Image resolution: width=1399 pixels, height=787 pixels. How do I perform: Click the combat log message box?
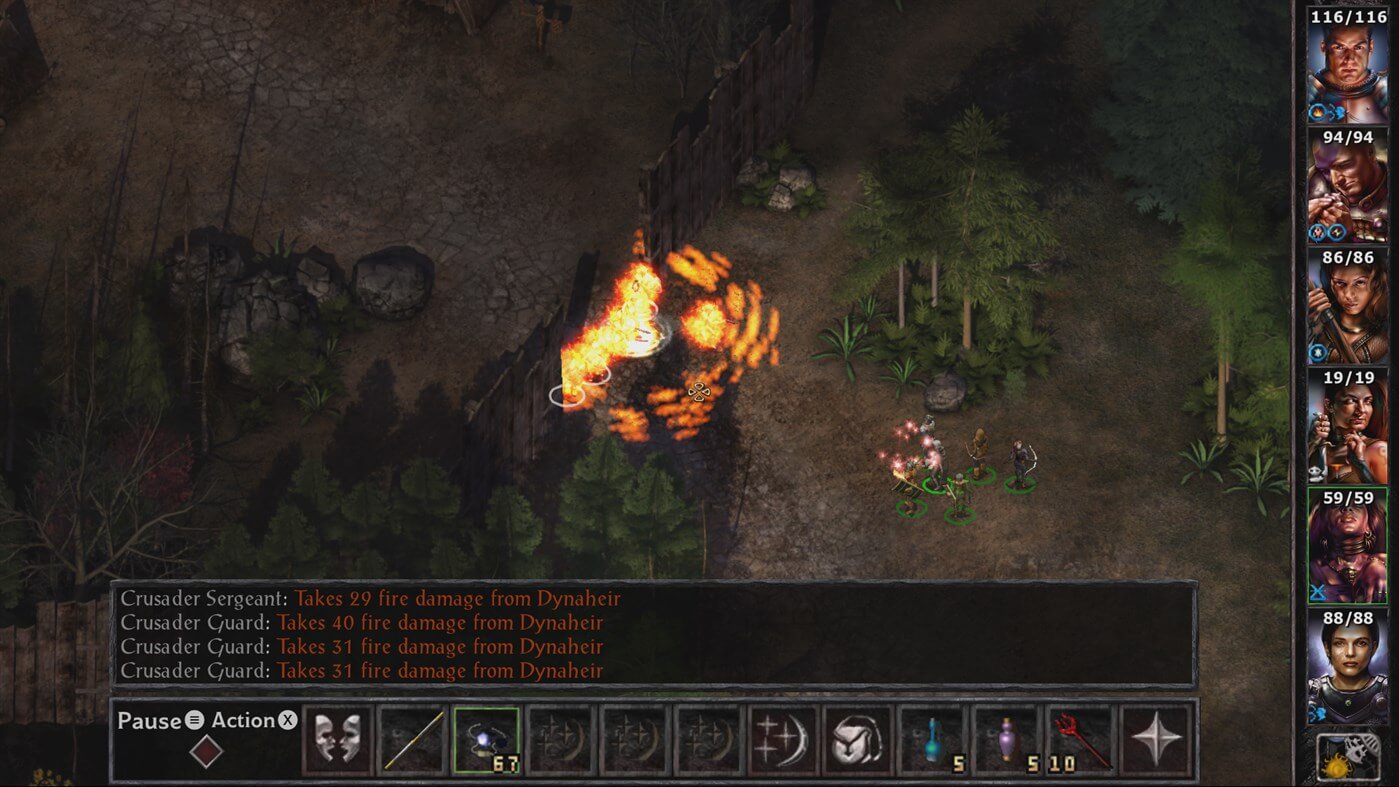click(x=653, y=634)
